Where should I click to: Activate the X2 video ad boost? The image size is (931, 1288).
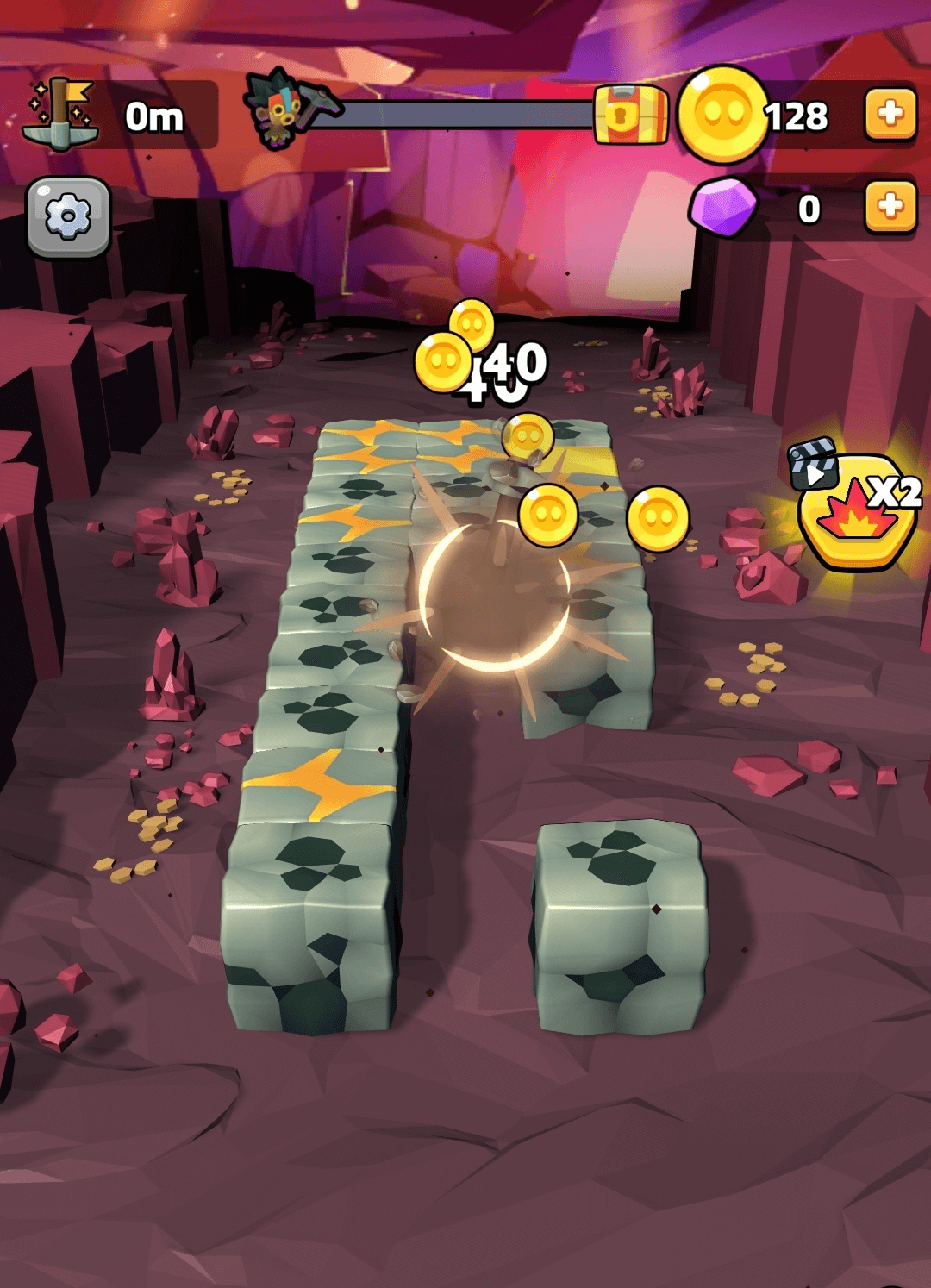point(856,509)
